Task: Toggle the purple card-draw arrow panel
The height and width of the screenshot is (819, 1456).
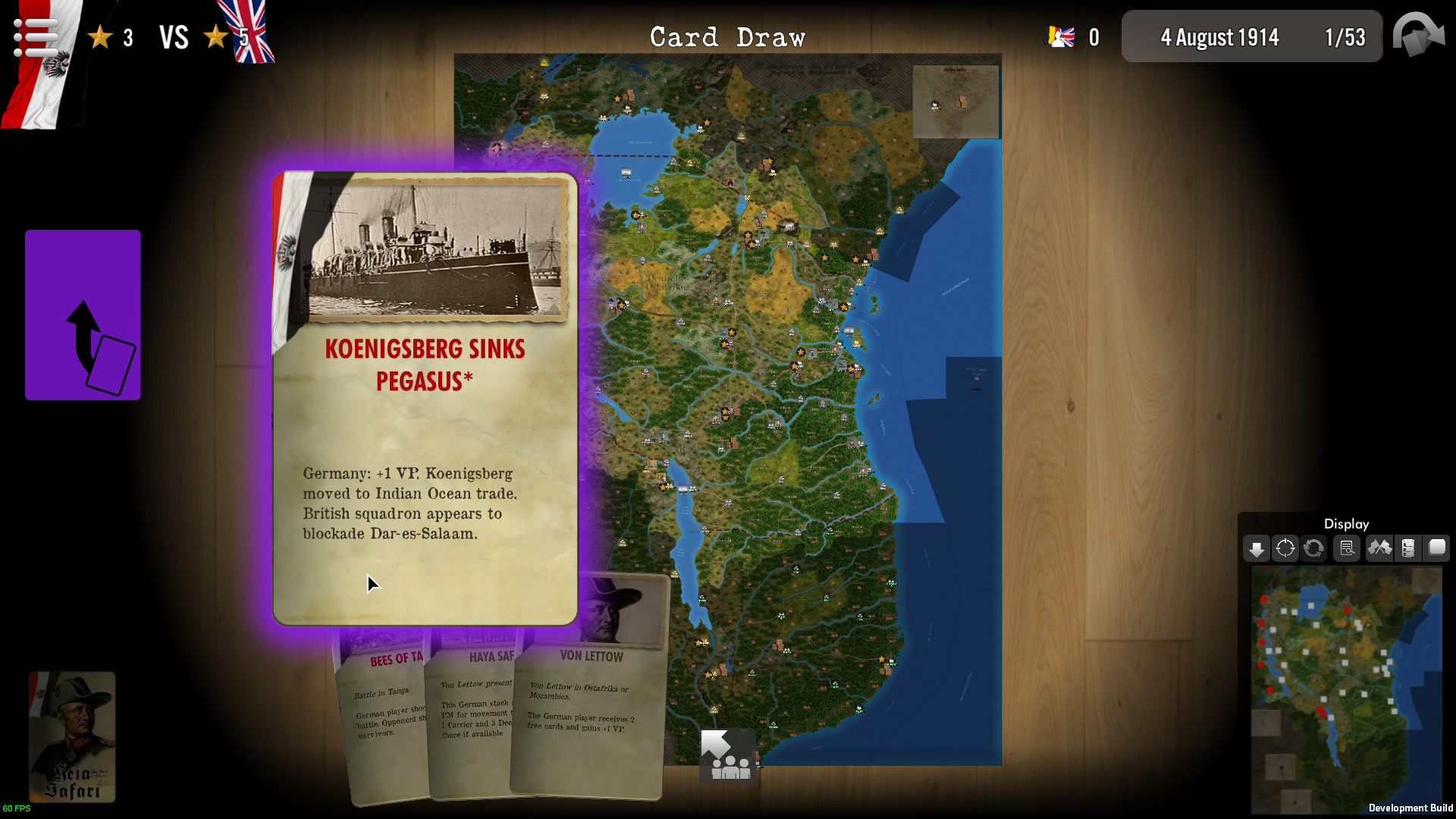Action: [82, 314]
